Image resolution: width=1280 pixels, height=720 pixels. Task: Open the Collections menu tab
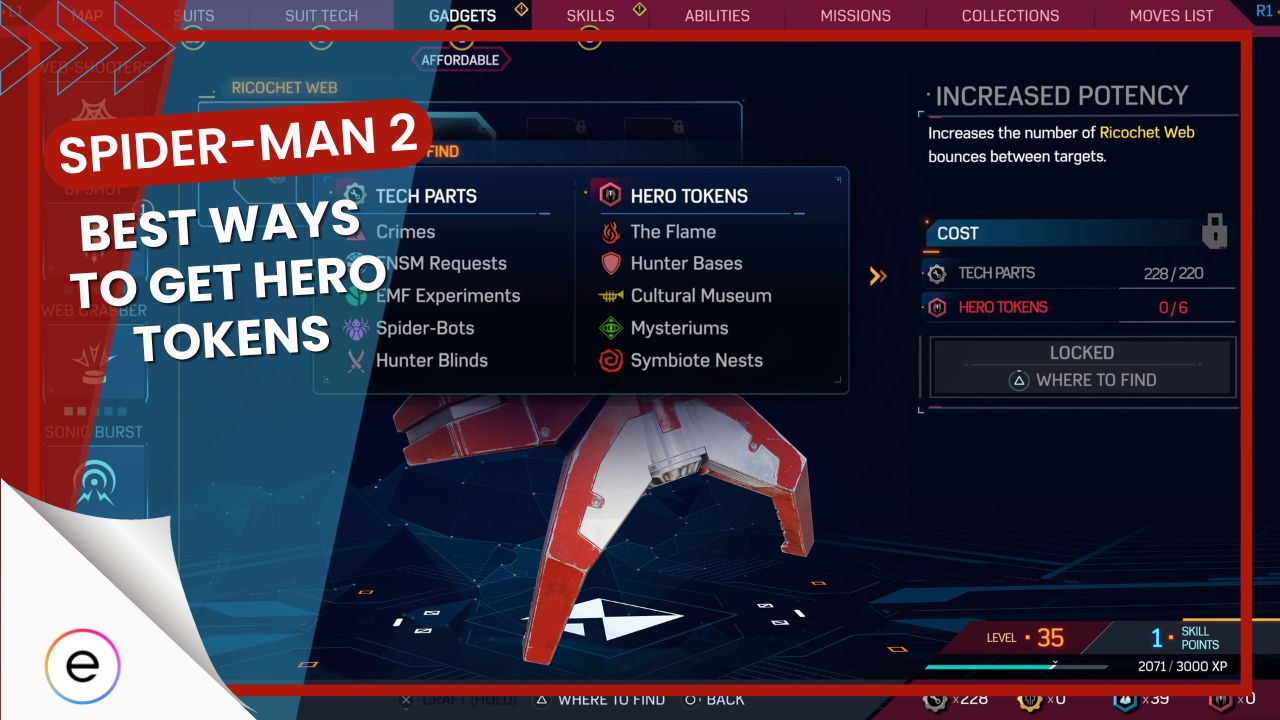1010,15
